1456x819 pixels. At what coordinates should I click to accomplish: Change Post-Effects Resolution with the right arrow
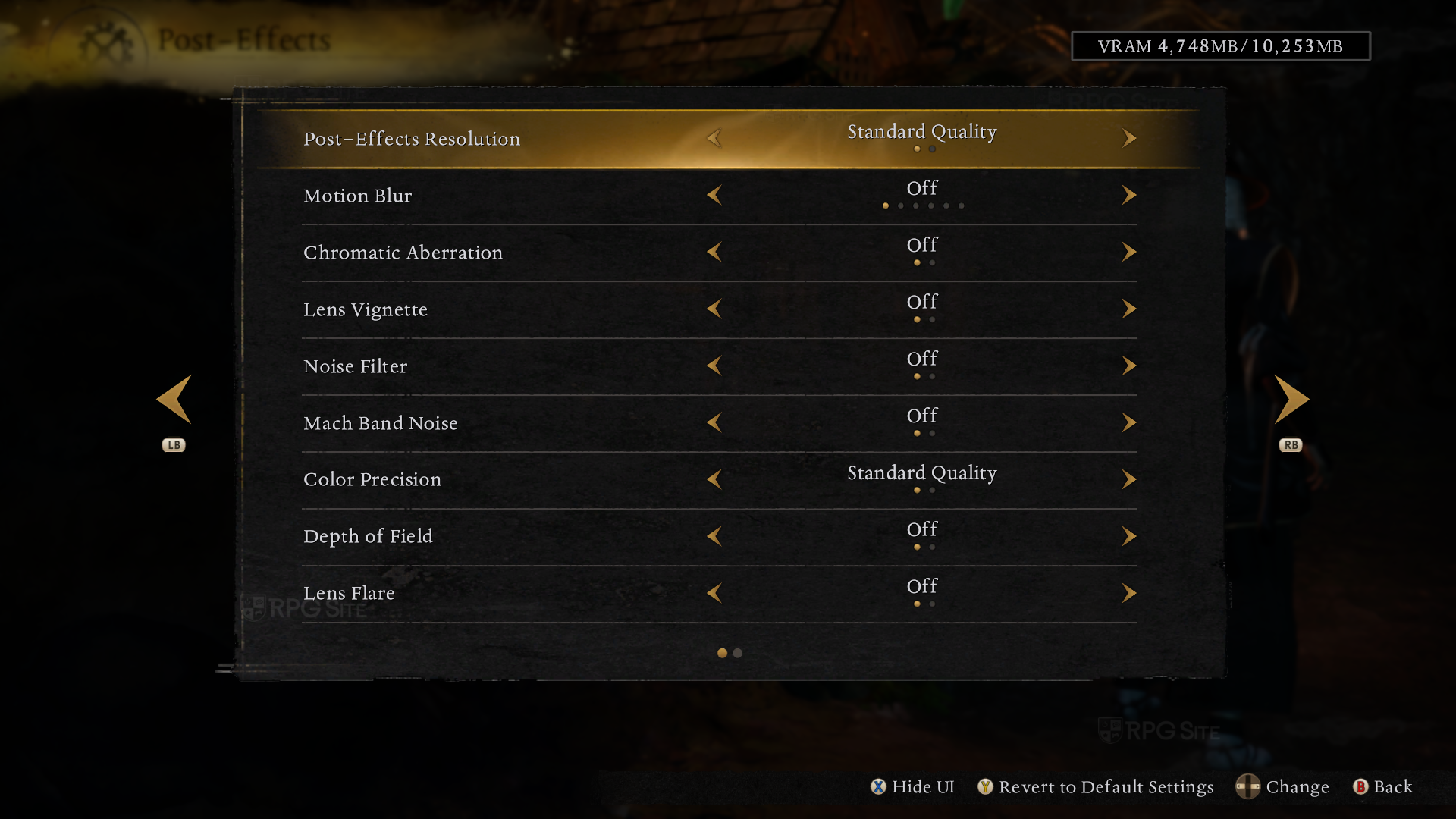(x=1128, y=138)
